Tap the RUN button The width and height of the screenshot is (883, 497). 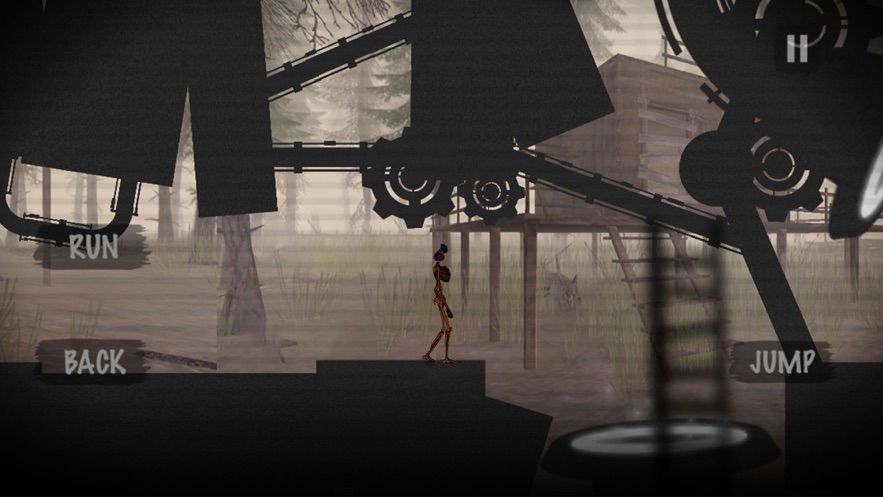92,247
